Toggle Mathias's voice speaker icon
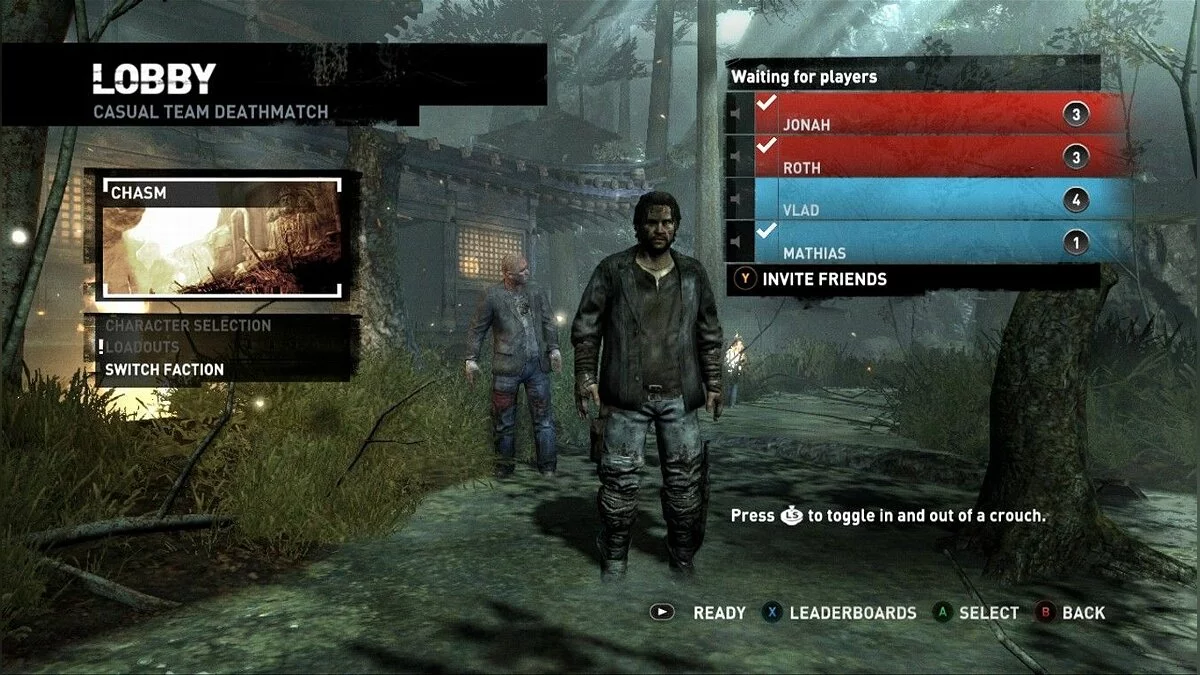Screen dimensions: 1200x675 pos(739,243)
